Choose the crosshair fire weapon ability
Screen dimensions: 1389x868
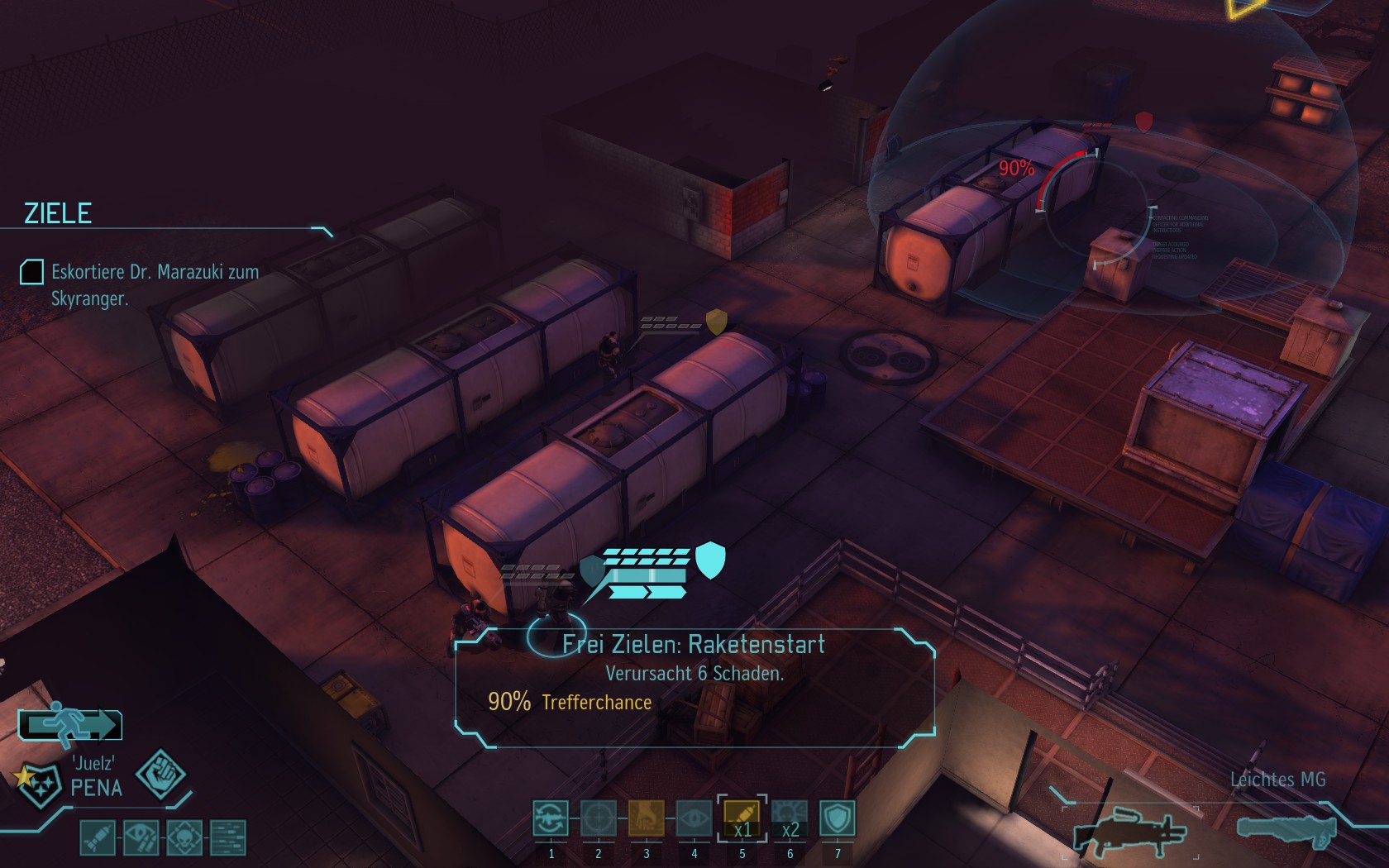point(599,818)
